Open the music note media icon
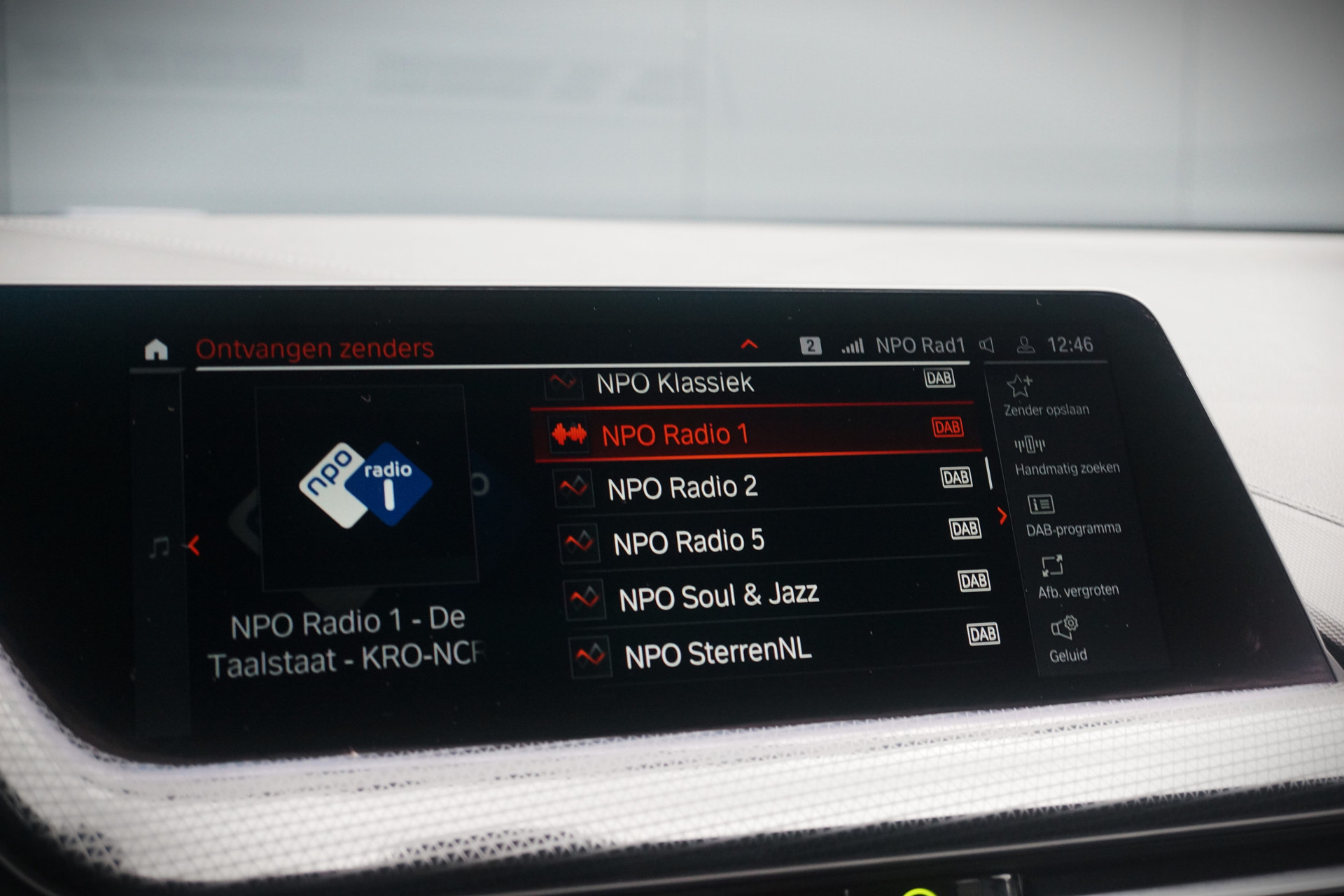This screenshot has width=1344, height=896. (160, 547)
